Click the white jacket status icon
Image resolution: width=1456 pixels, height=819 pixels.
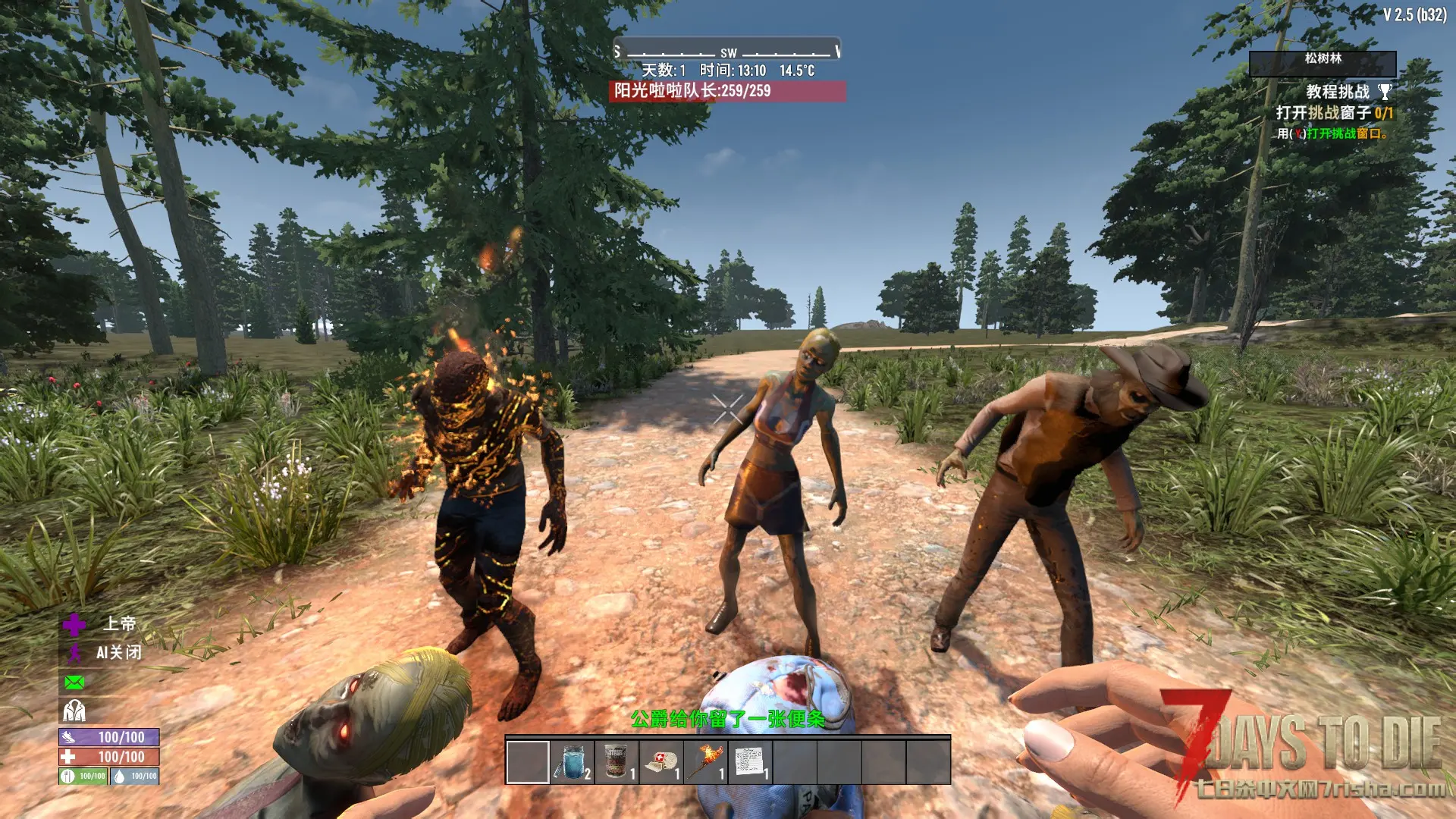tap(74, 711)
